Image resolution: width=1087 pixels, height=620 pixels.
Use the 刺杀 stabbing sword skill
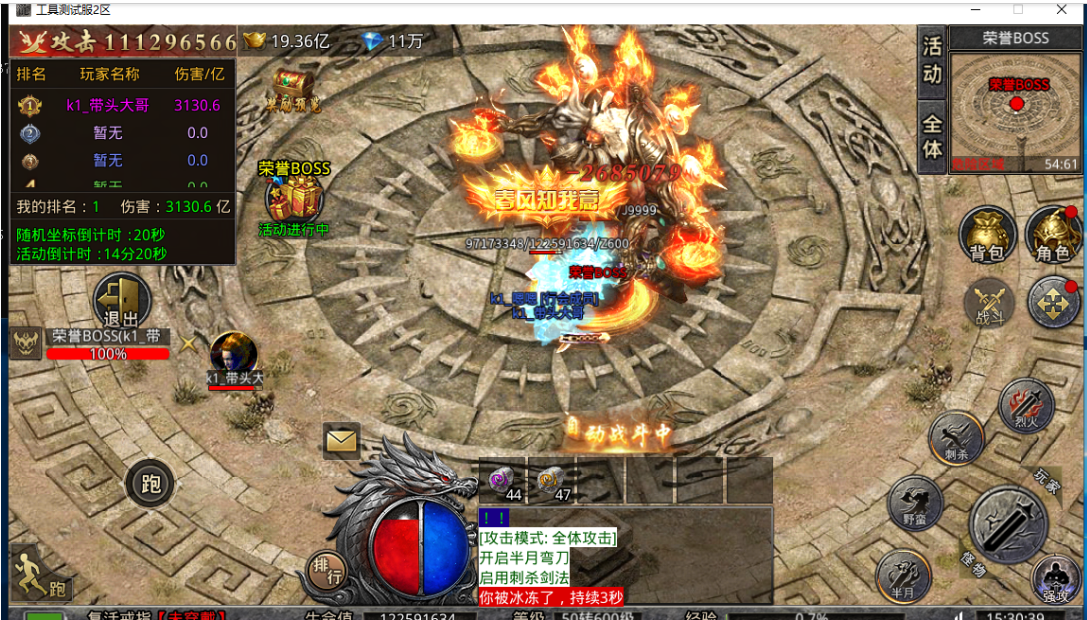956,438
